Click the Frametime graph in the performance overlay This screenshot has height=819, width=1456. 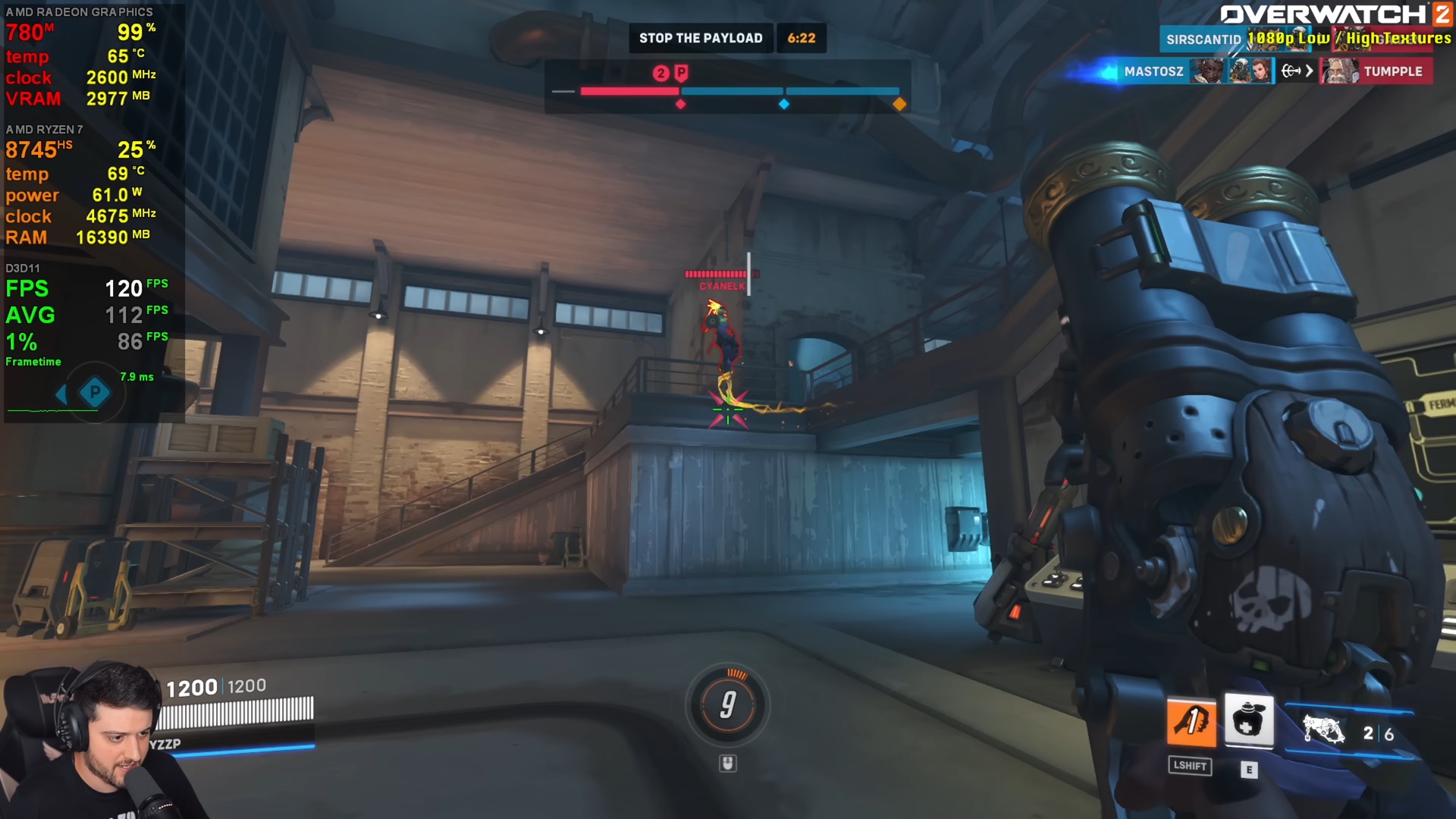coord(55,409)
